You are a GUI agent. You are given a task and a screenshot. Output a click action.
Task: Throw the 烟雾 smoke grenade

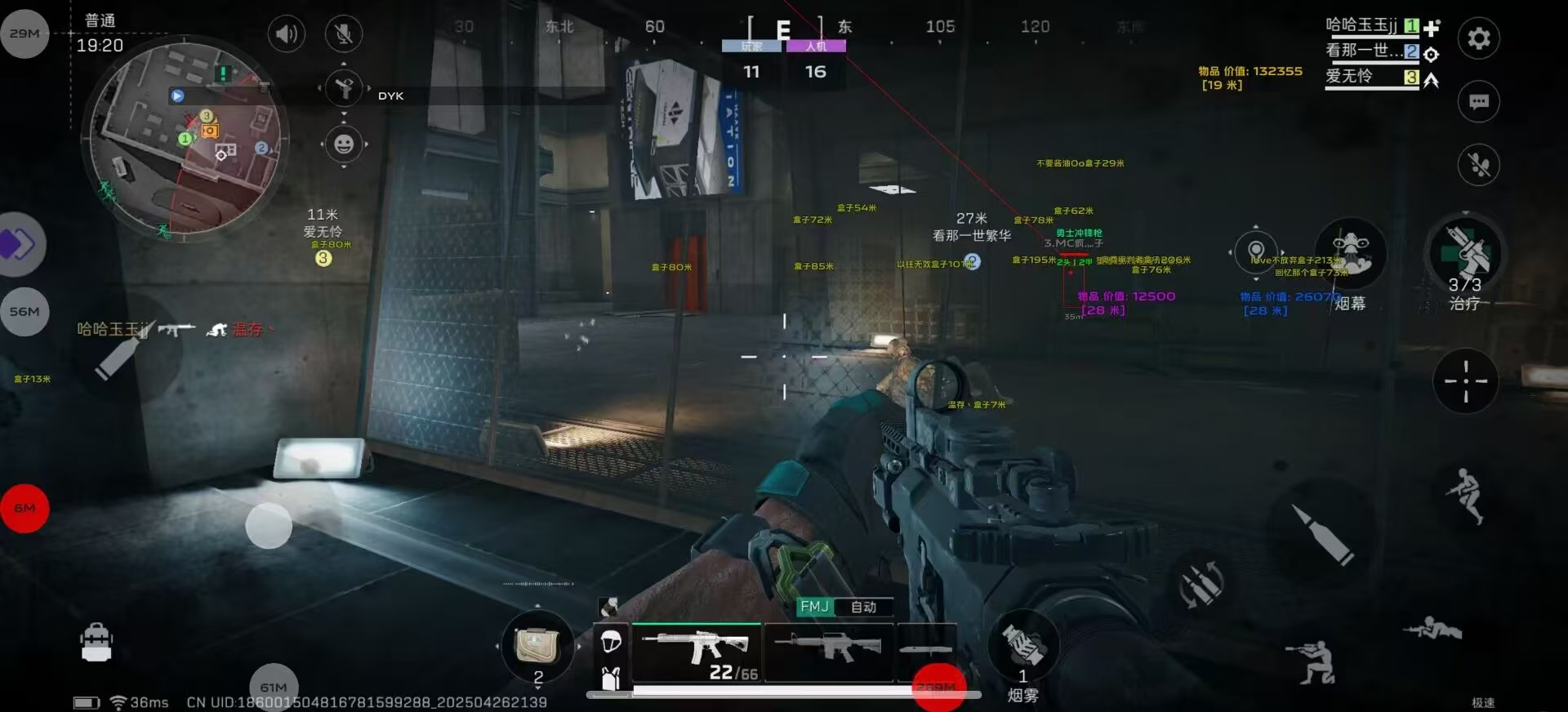tap(1022, 646)
